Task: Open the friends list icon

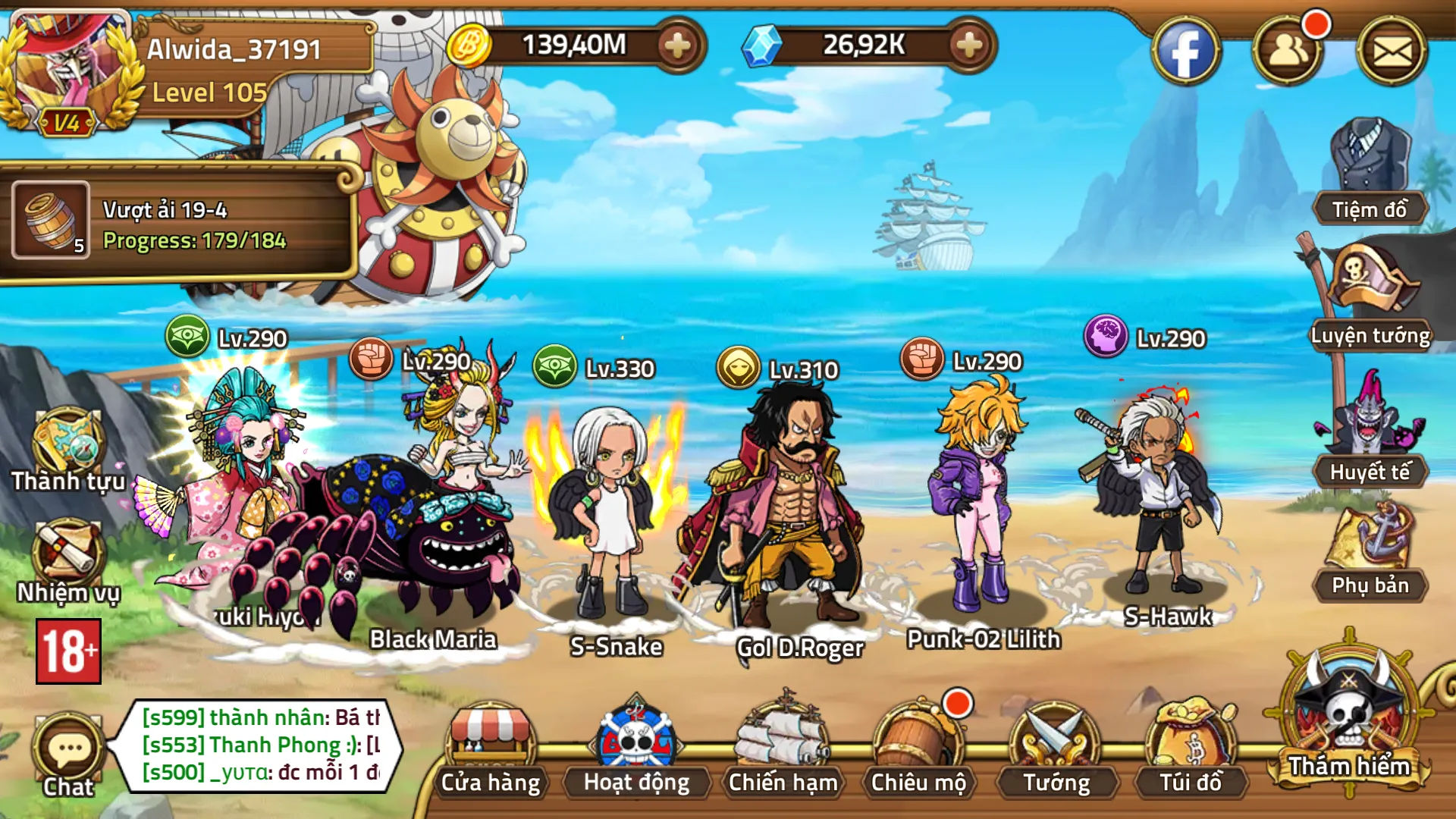Action: tap(1287, 51)
